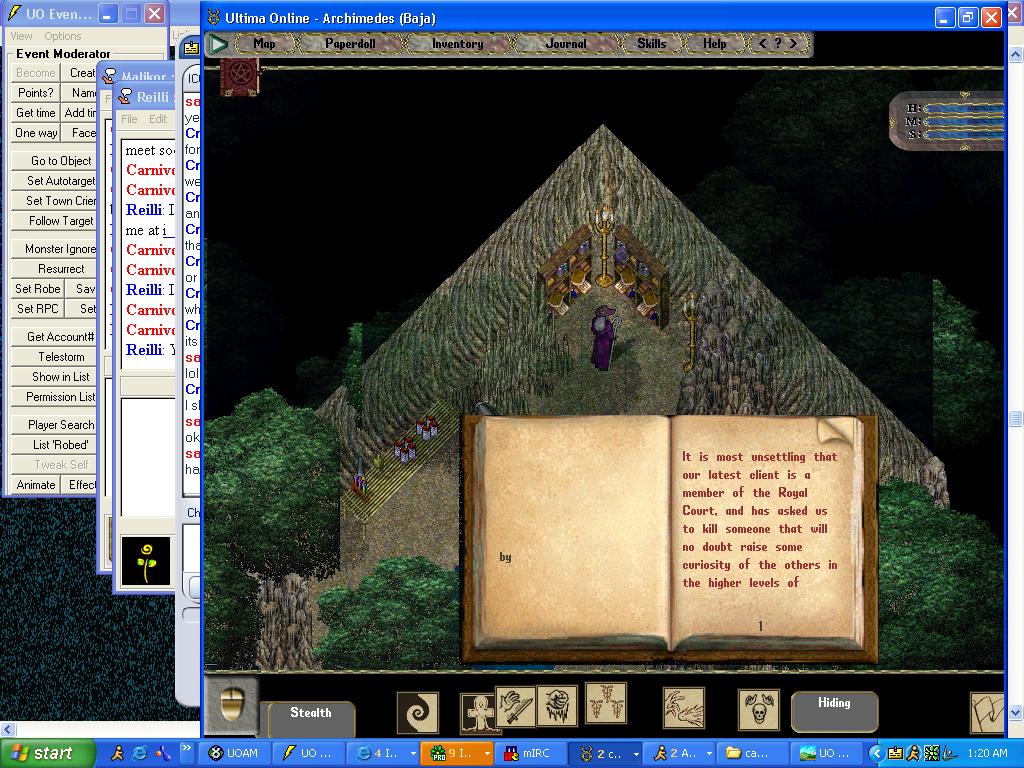Open the Journal
Image resolution: width=1024 pixels, height=768 pixels.
coord(566,44)
